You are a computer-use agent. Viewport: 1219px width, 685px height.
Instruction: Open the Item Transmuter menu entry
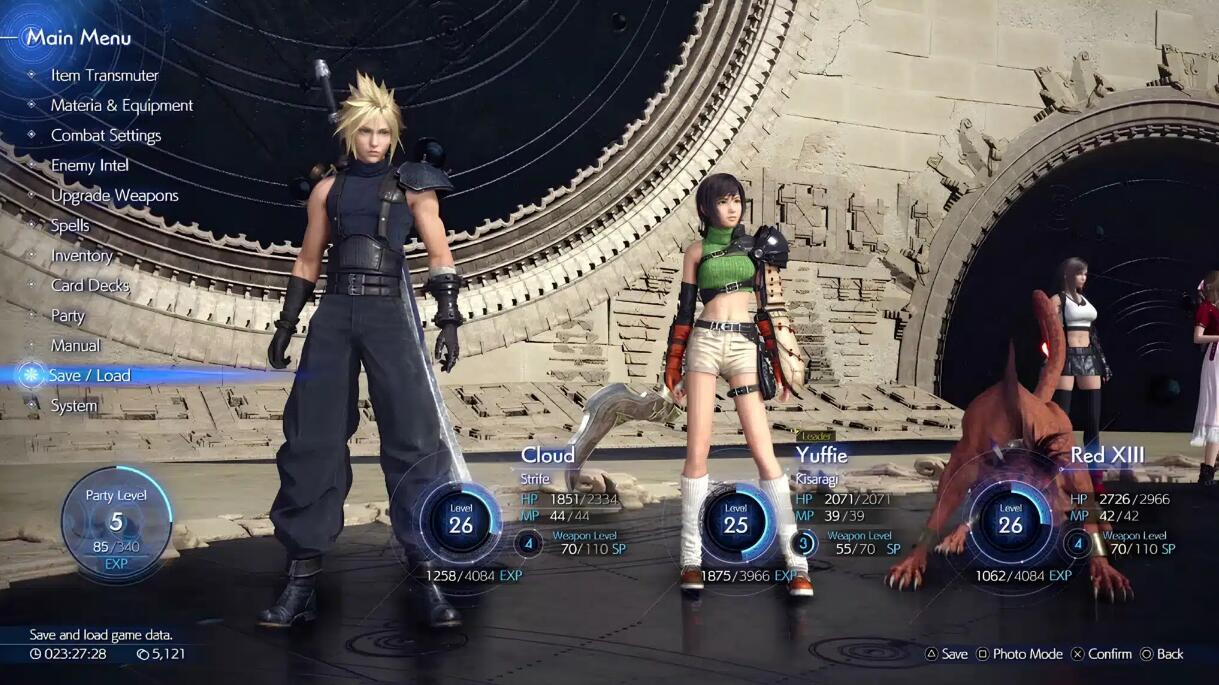tap(104, 75)
